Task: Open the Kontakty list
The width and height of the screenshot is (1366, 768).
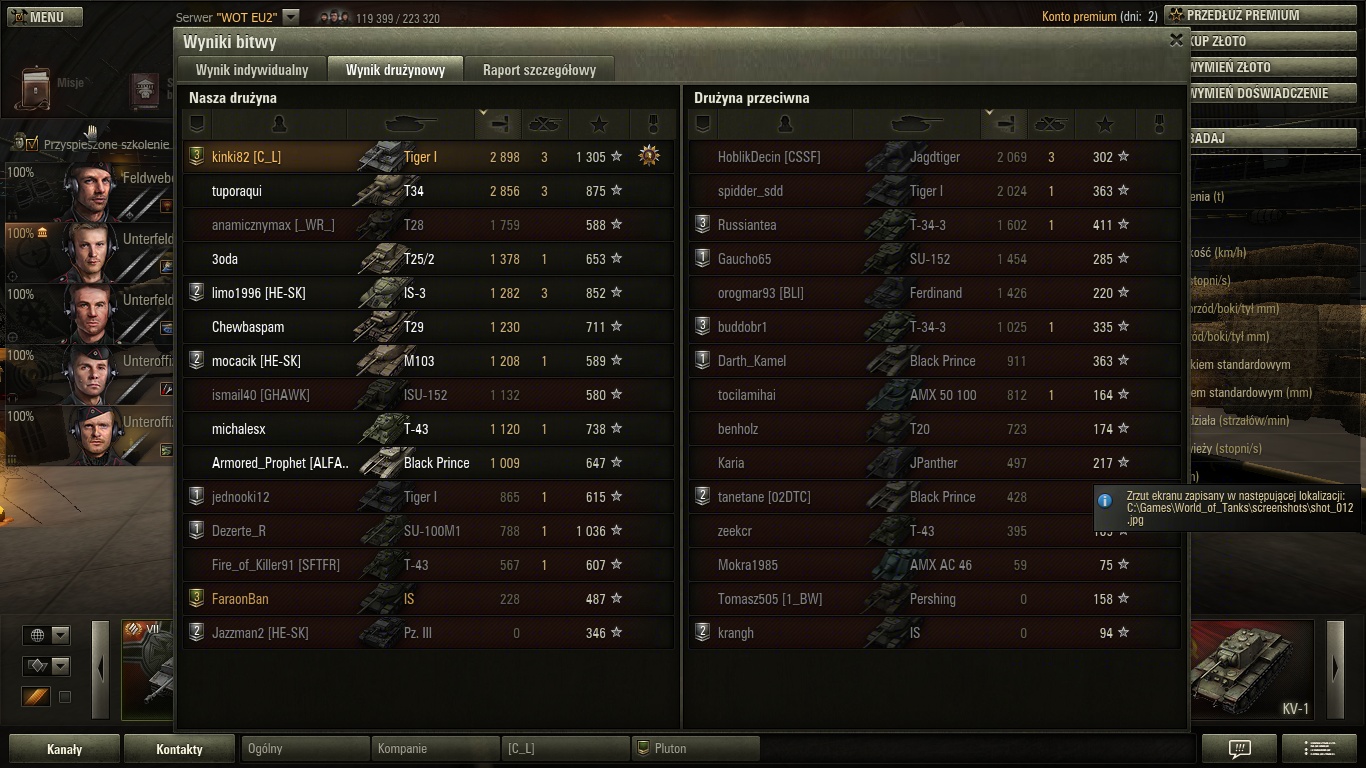Action: [179, 749]
